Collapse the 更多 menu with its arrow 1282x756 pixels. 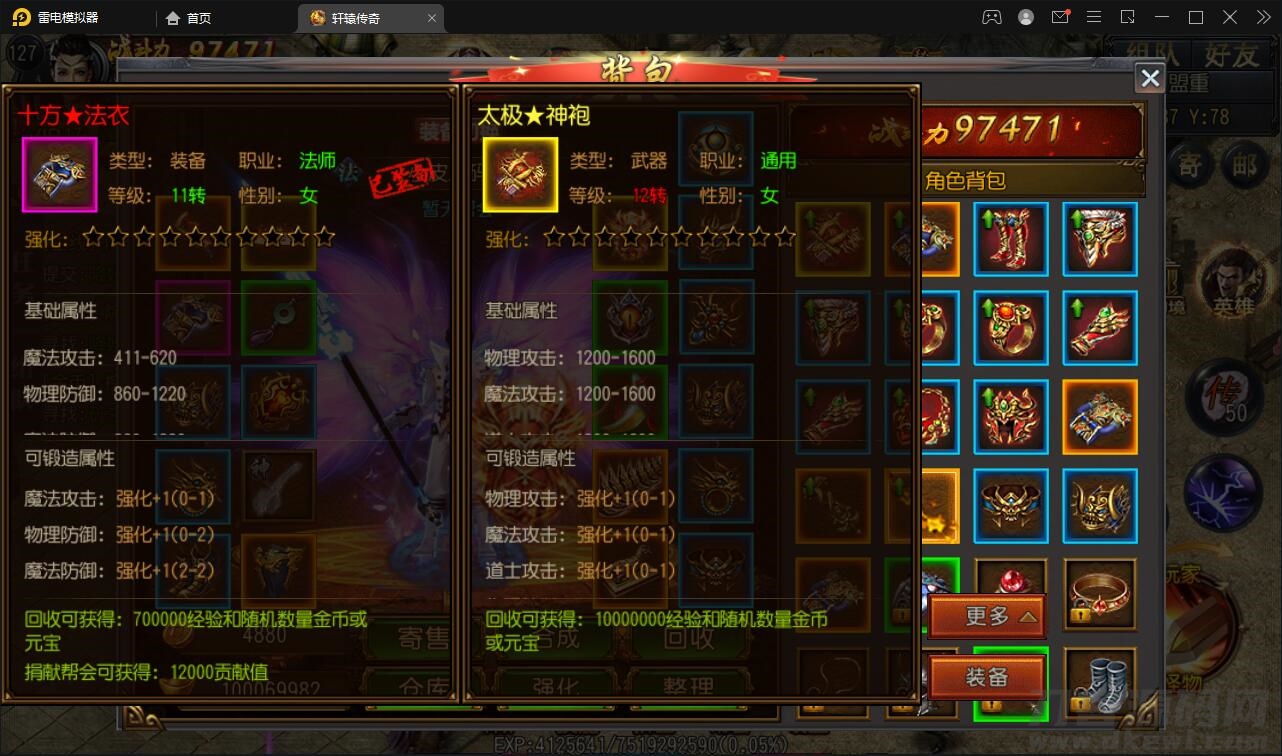tap(1027, 618)
